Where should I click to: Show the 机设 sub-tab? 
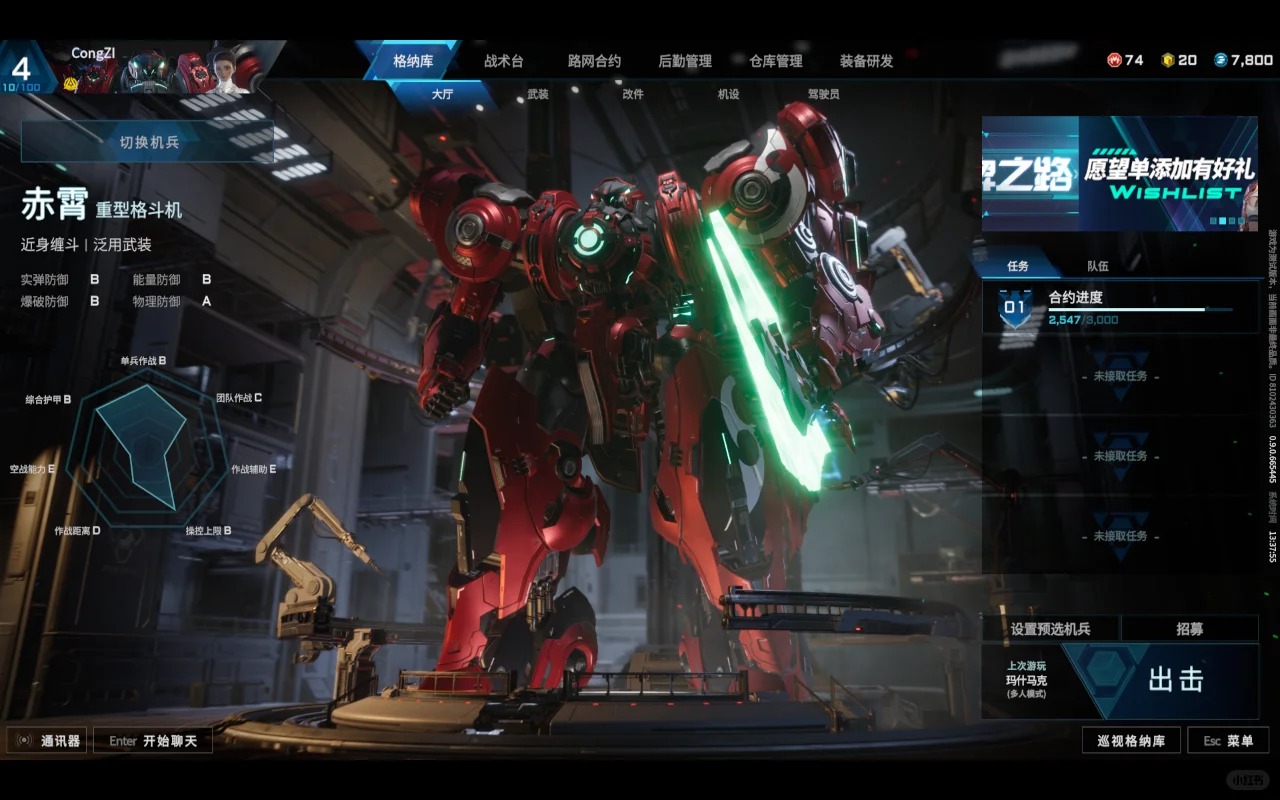[x=728, y=94]
